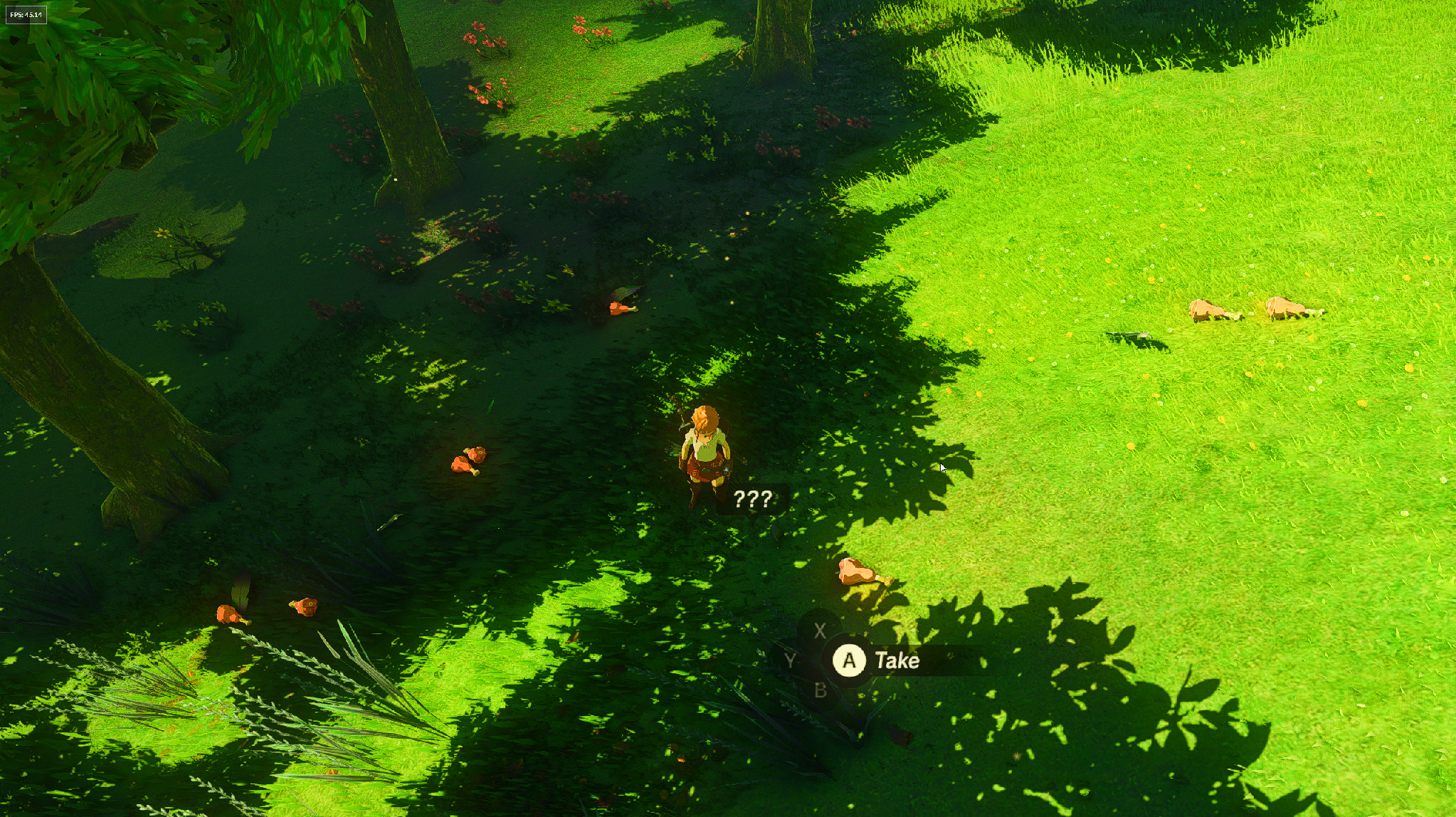
Task: Select the B button in the prompt cluster
Action: click(x=820, y=691)
